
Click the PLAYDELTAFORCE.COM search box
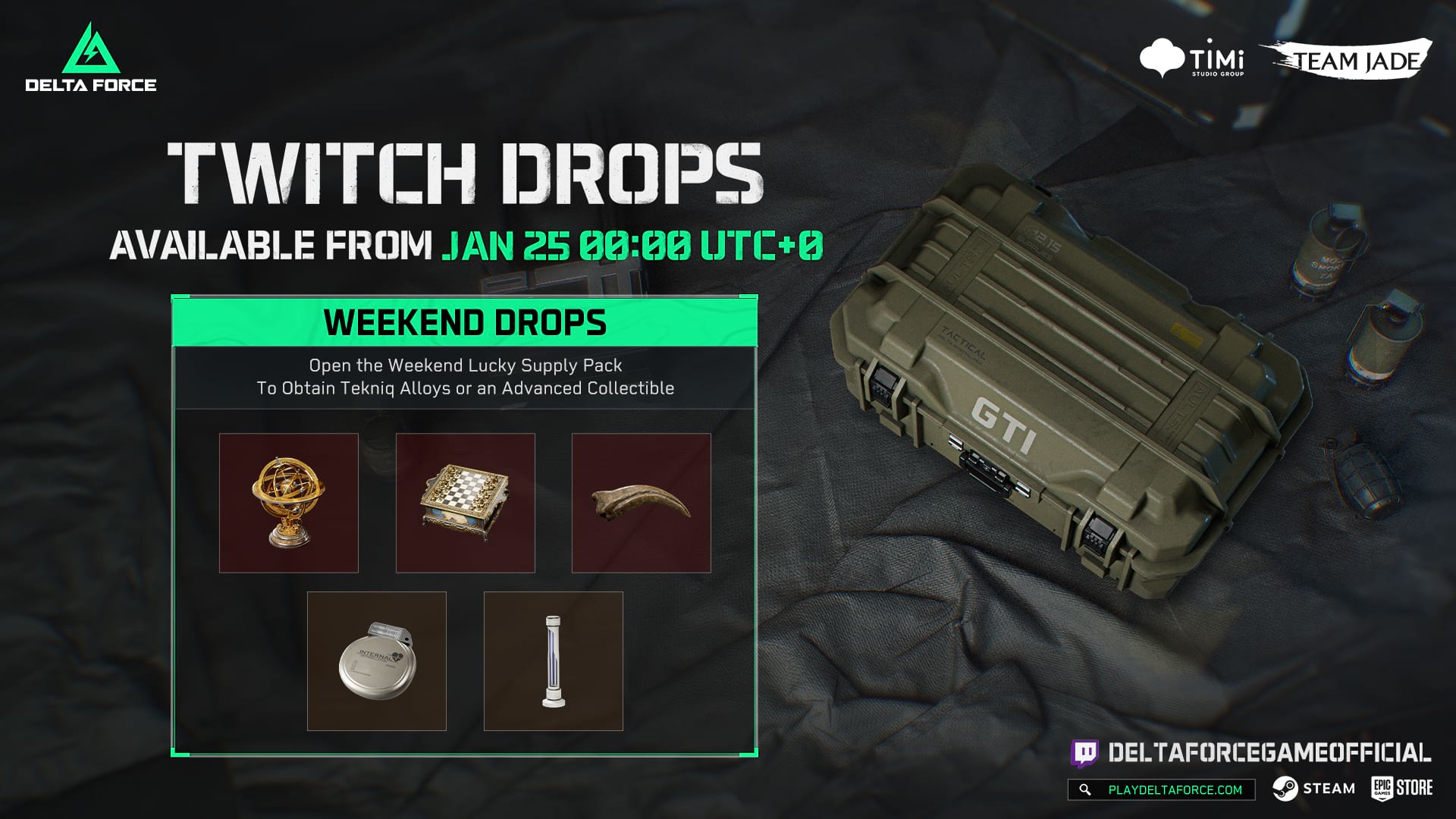(x=1161, y=789)
